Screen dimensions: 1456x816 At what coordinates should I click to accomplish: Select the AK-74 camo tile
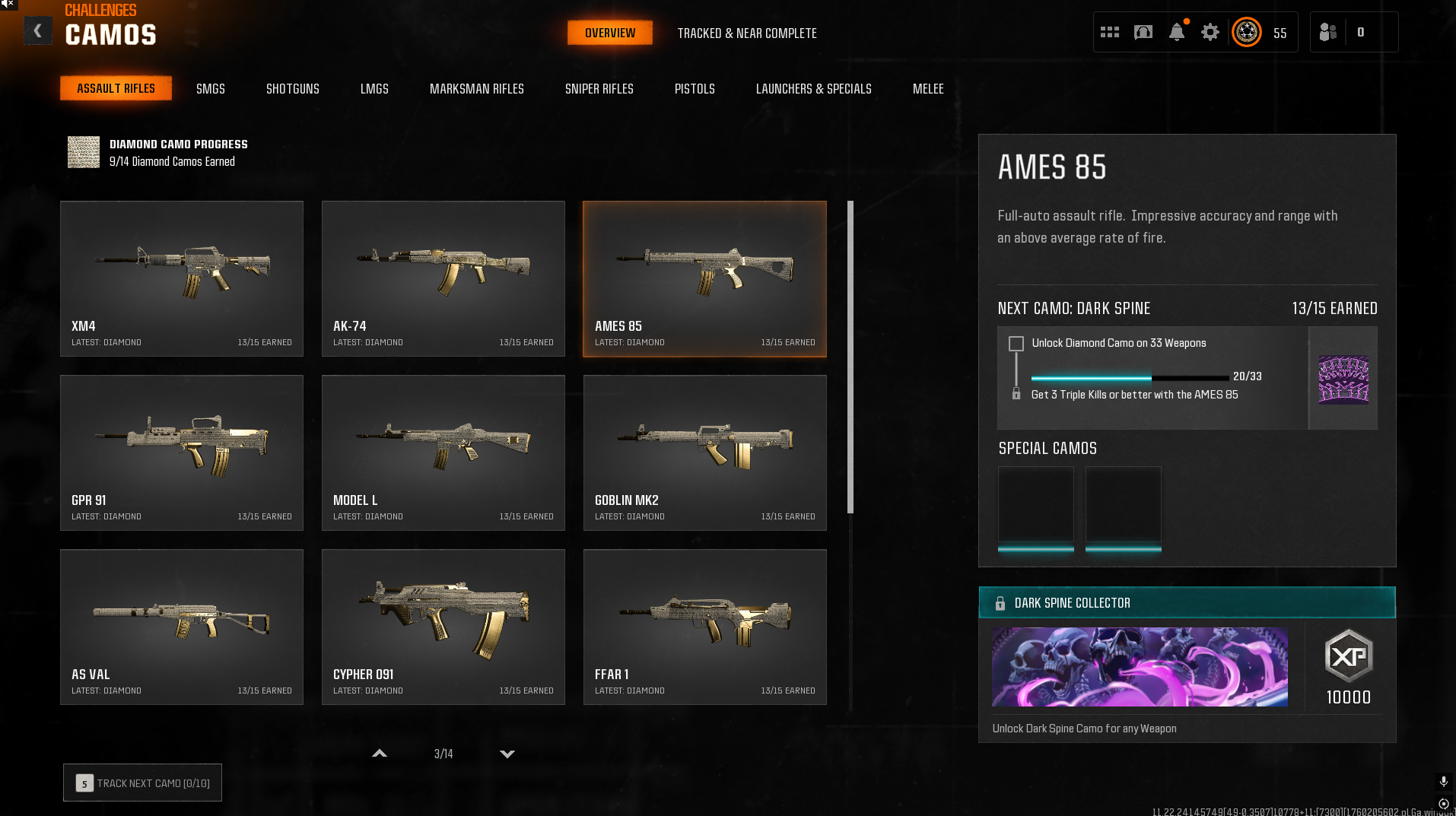coord(443,278)
